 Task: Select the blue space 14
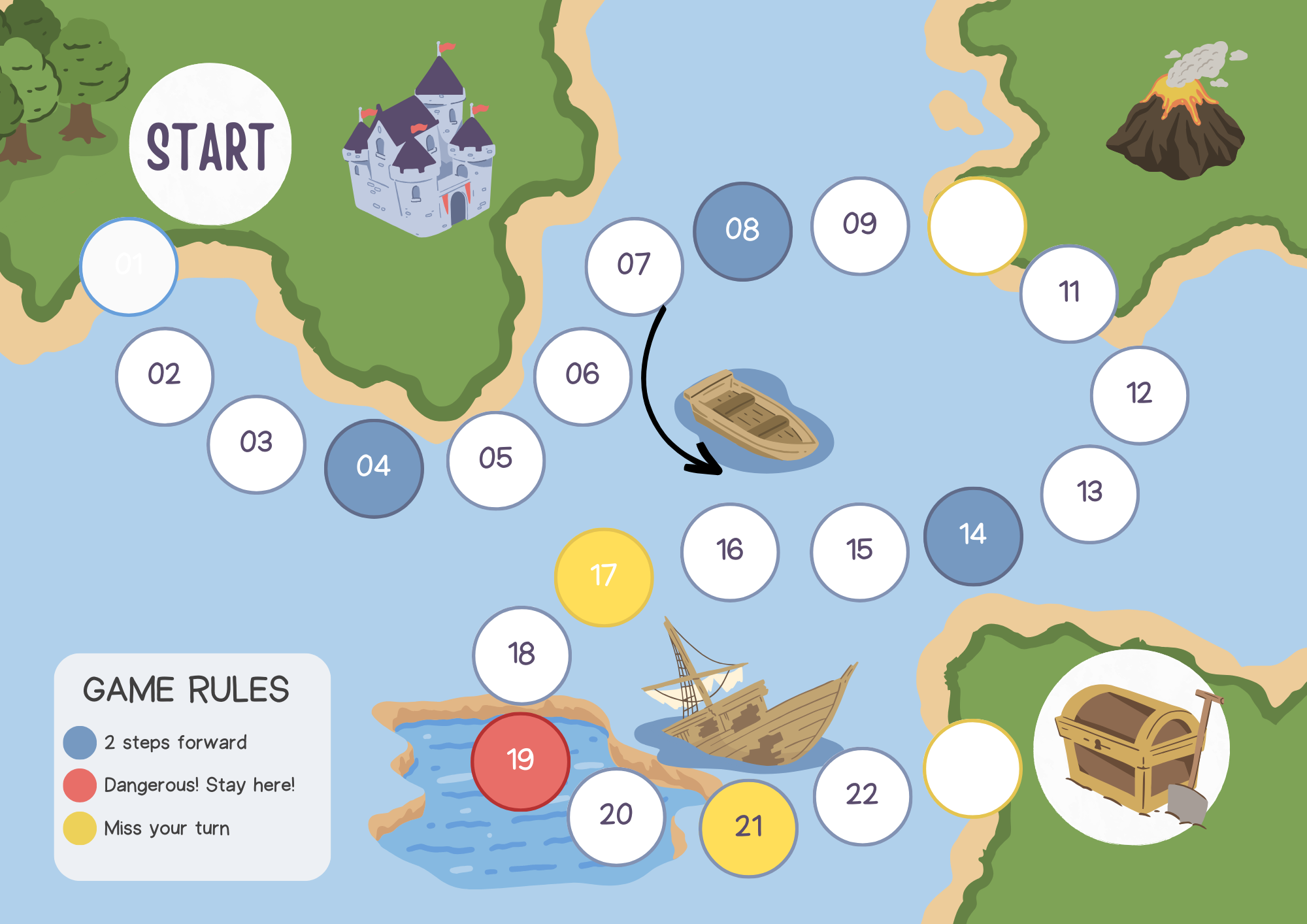973,536
